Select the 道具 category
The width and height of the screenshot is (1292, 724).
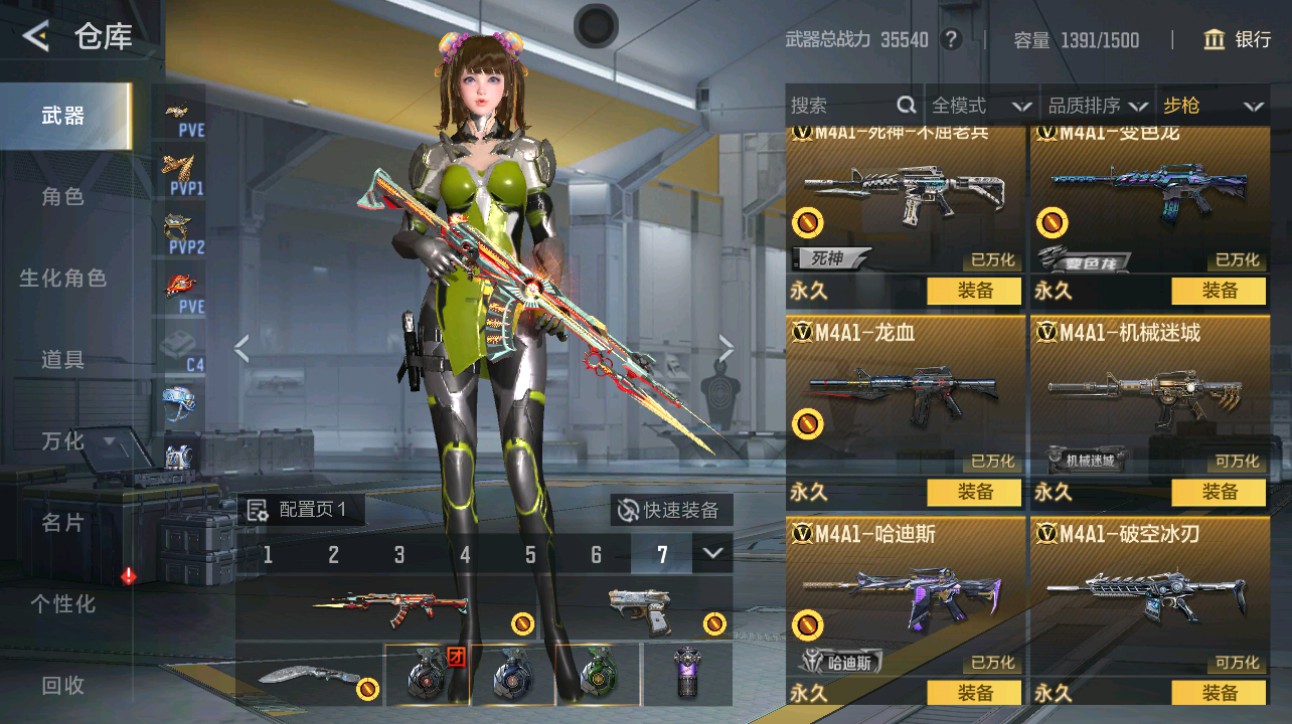click(x=63, y=360)
